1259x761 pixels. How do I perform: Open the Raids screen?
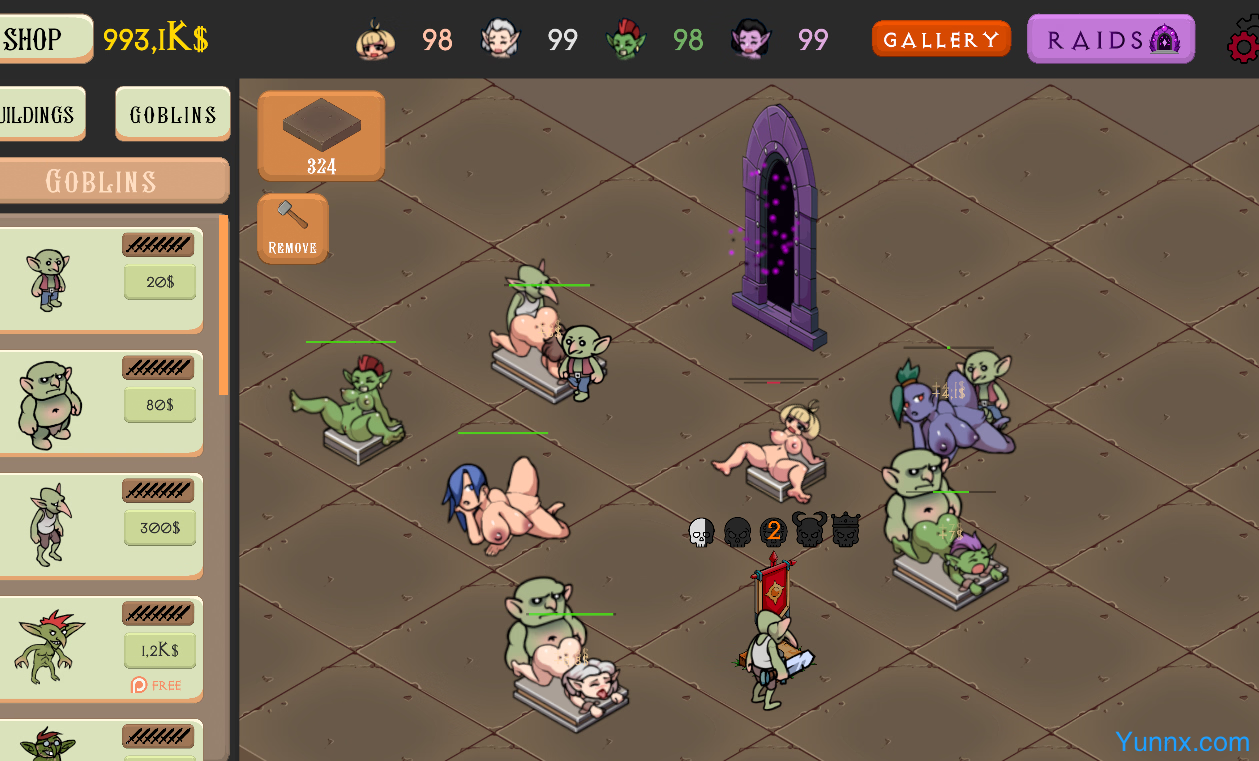click(x=1110, y=40)
